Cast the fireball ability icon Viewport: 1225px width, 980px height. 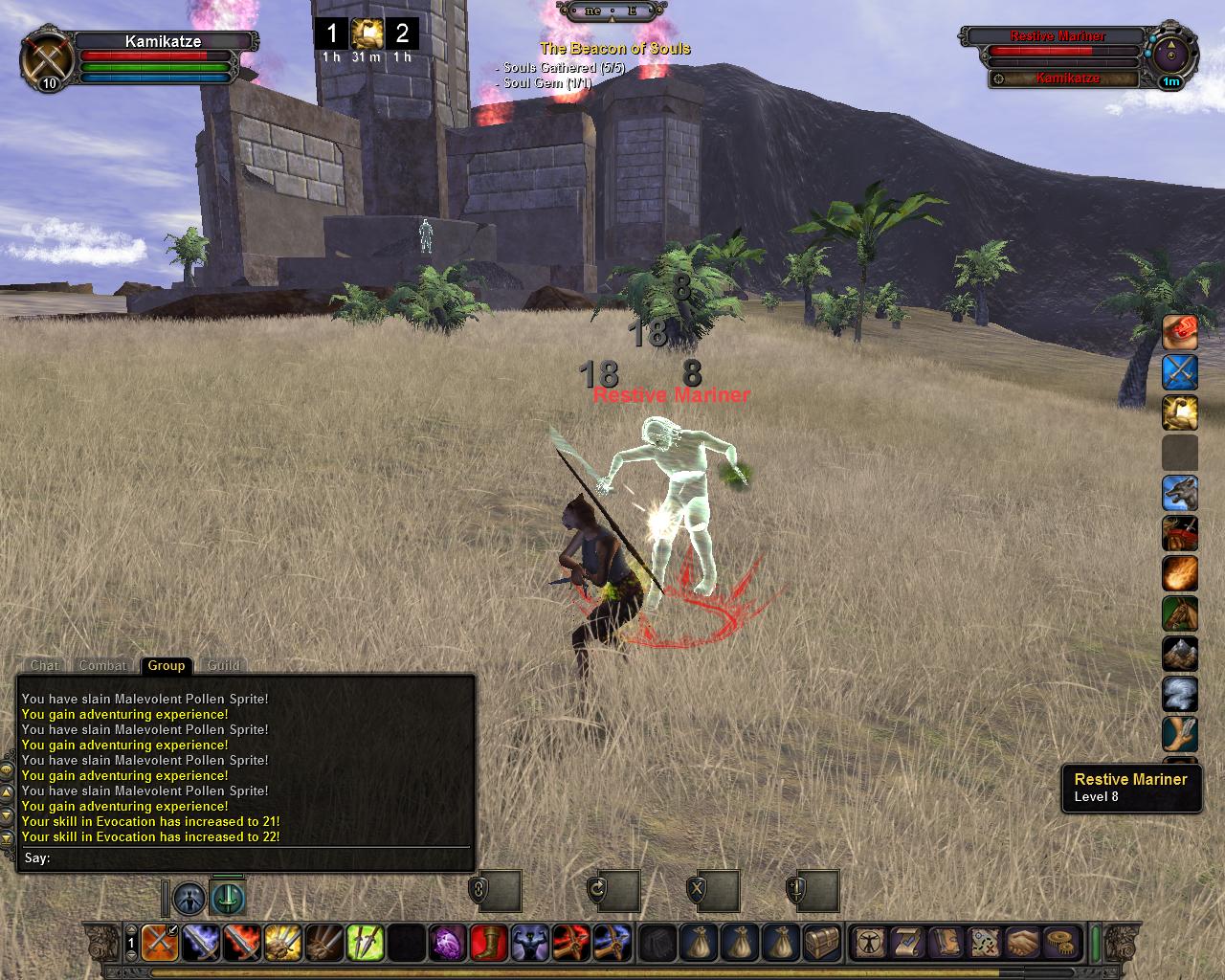coord(1180,574)
